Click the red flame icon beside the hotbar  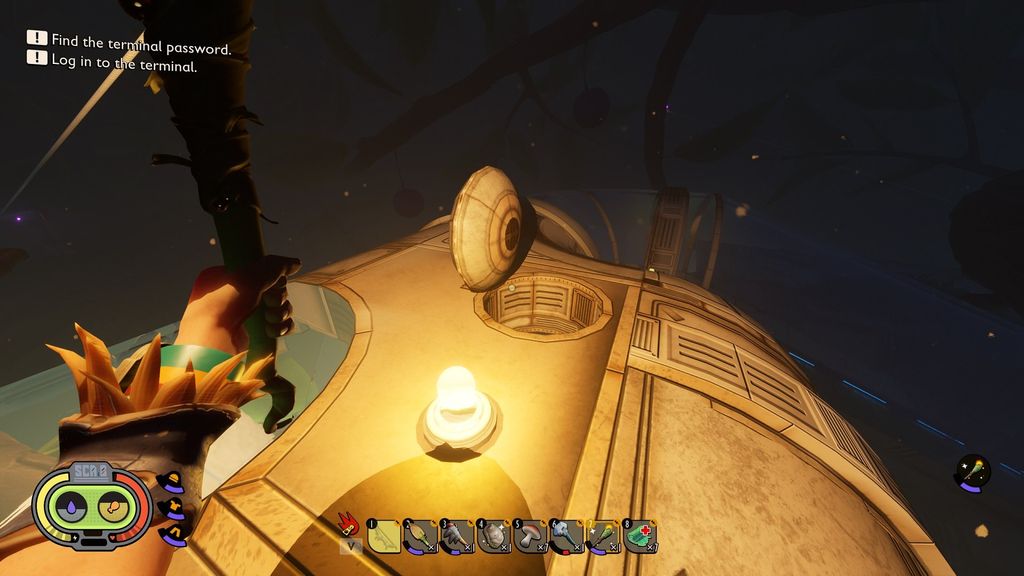pyautogui.click(x=349, y=524)
